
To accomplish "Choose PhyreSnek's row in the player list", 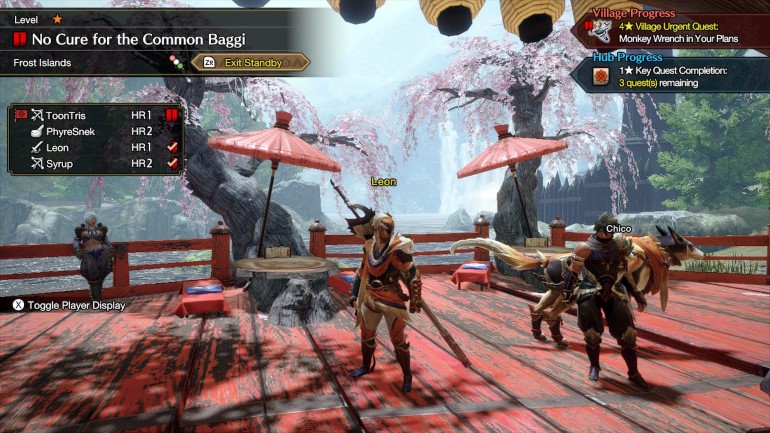I will (x=95, y=131).
